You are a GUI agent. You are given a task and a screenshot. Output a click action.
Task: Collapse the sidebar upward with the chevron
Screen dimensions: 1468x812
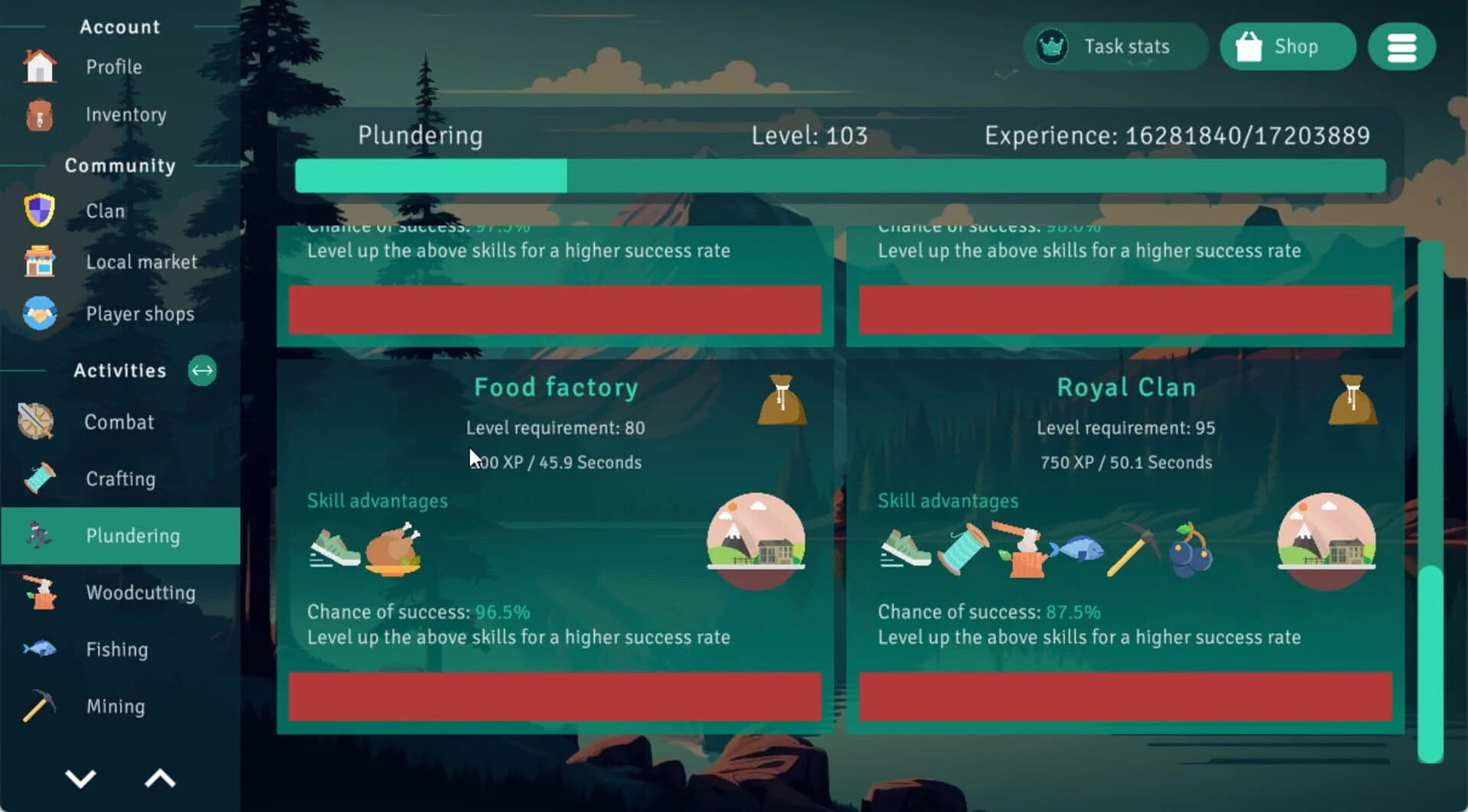tap(159, 778)
